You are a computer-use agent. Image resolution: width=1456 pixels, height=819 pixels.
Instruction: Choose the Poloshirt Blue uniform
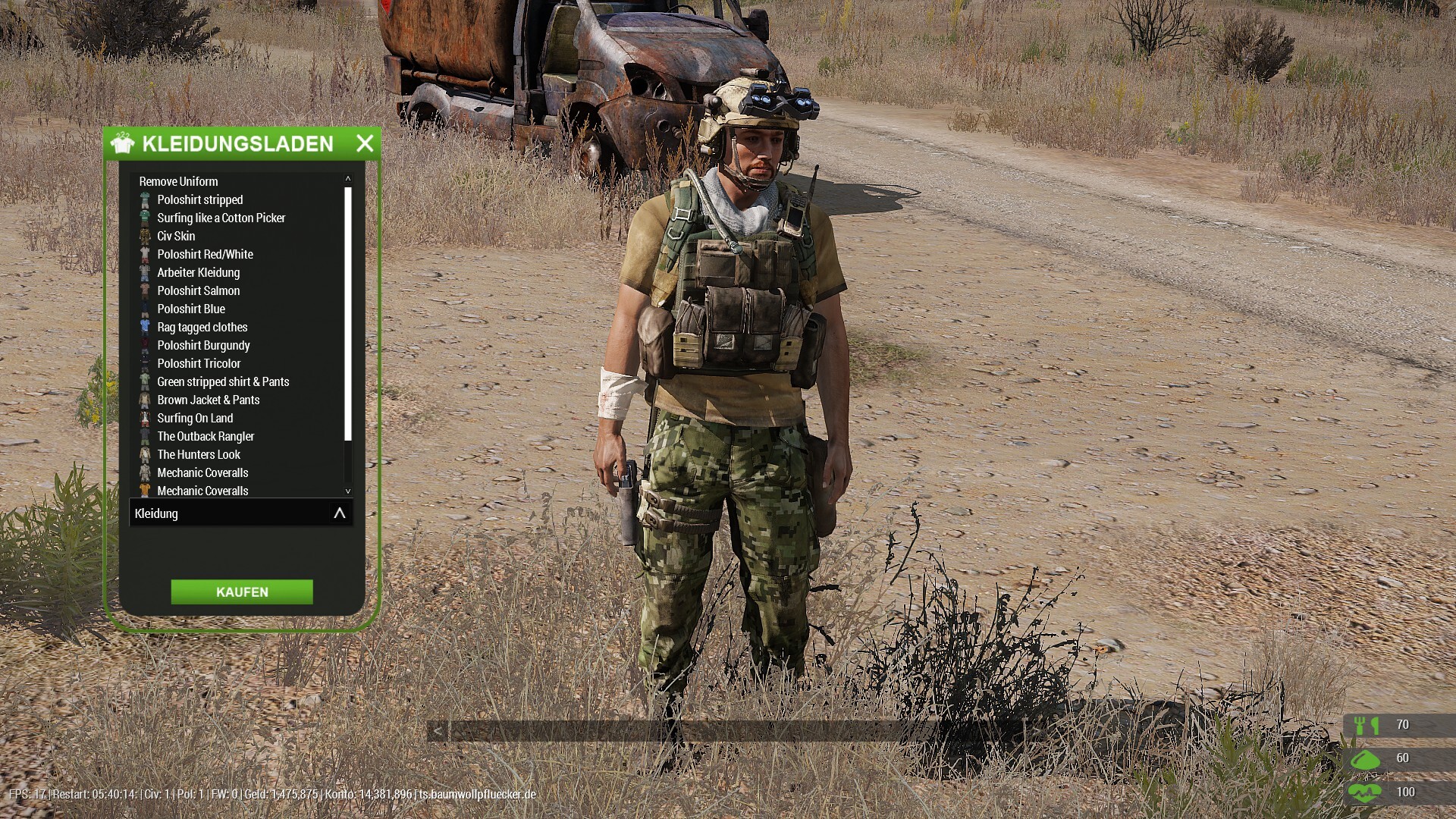pyautogui.click(x=191, y=309)
